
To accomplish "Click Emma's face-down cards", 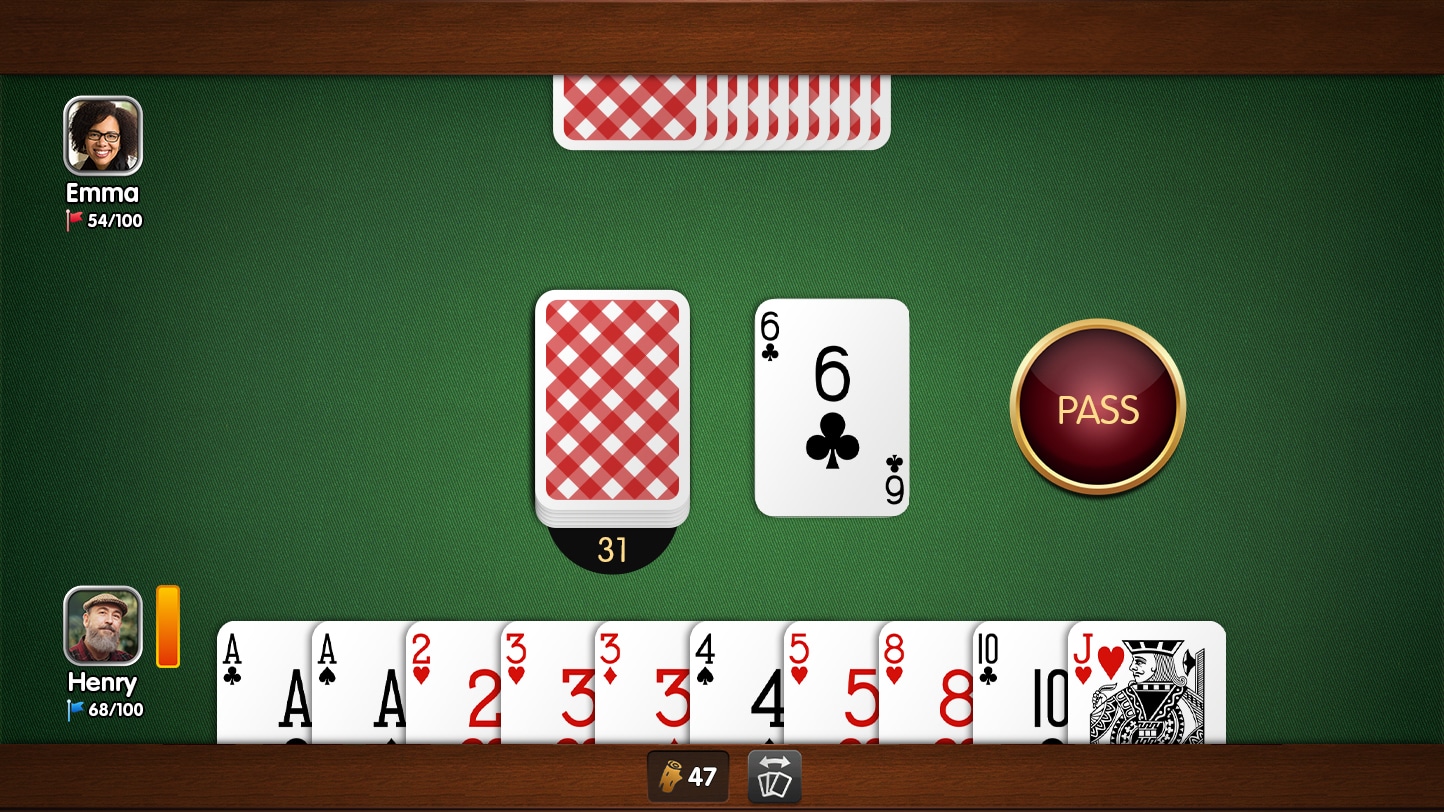I will pyautogui.click(x=722, y=110).
